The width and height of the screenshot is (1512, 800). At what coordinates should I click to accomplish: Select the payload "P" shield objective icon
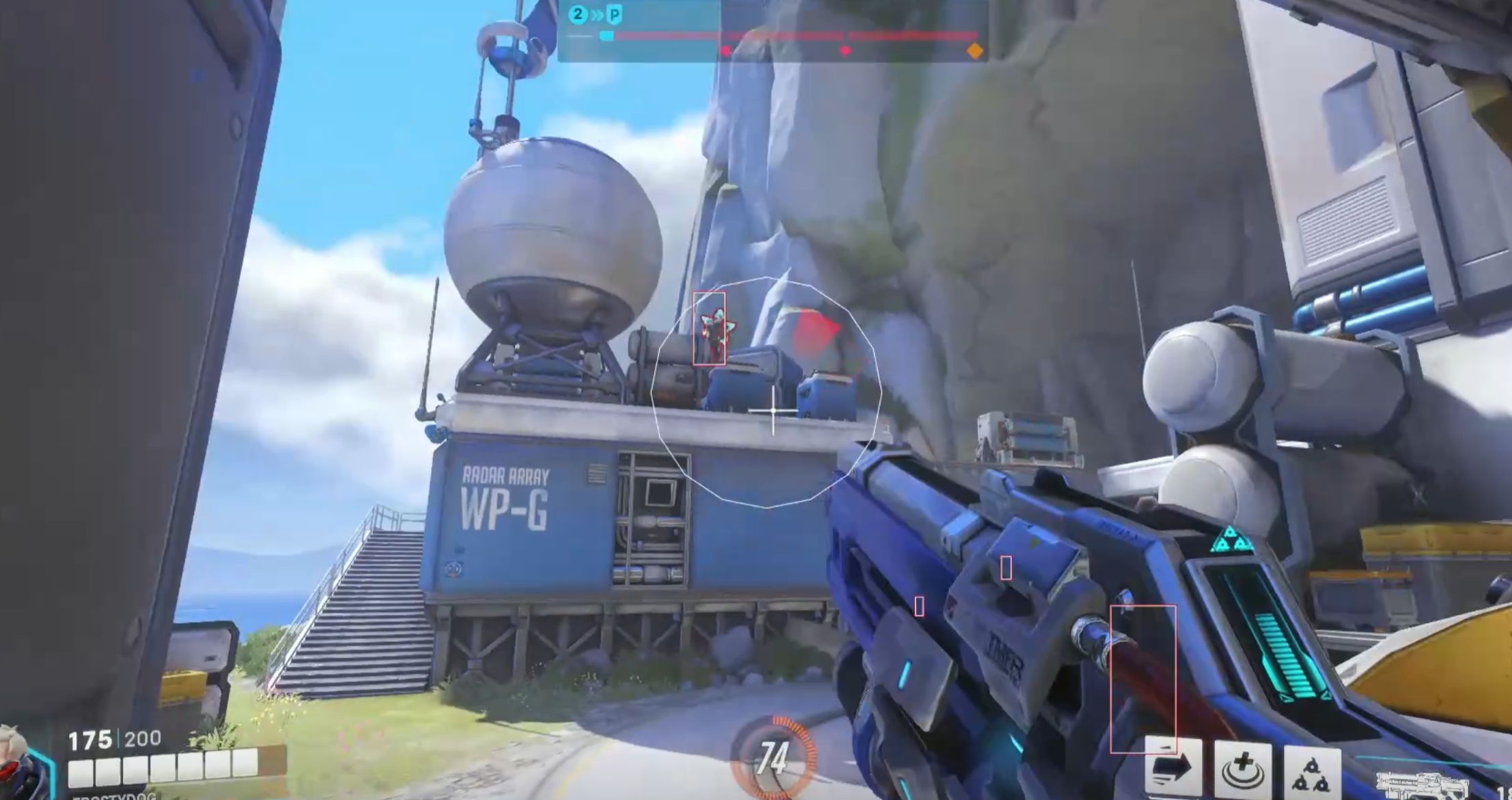point(615,14)
